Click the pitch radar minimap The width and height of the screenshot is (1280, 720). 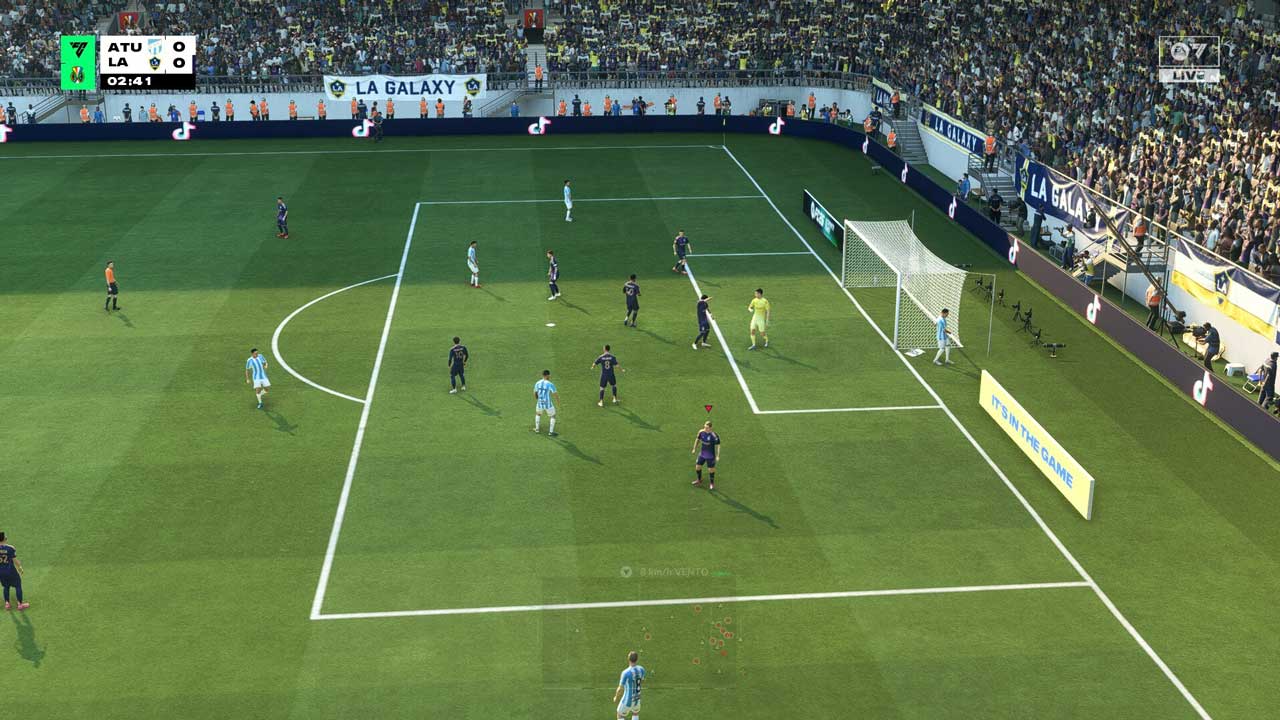[x=639, y=632]
